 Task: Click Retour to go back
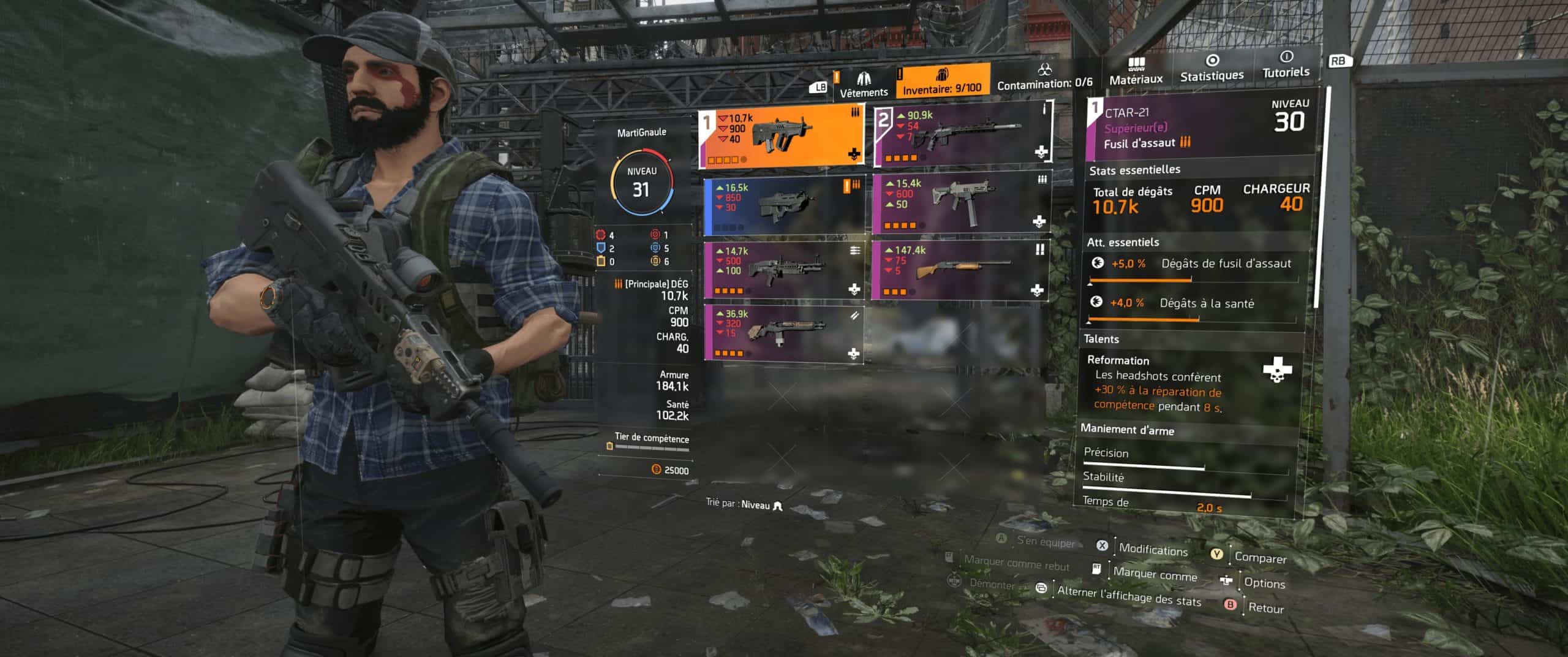(x=1265, y=607)
